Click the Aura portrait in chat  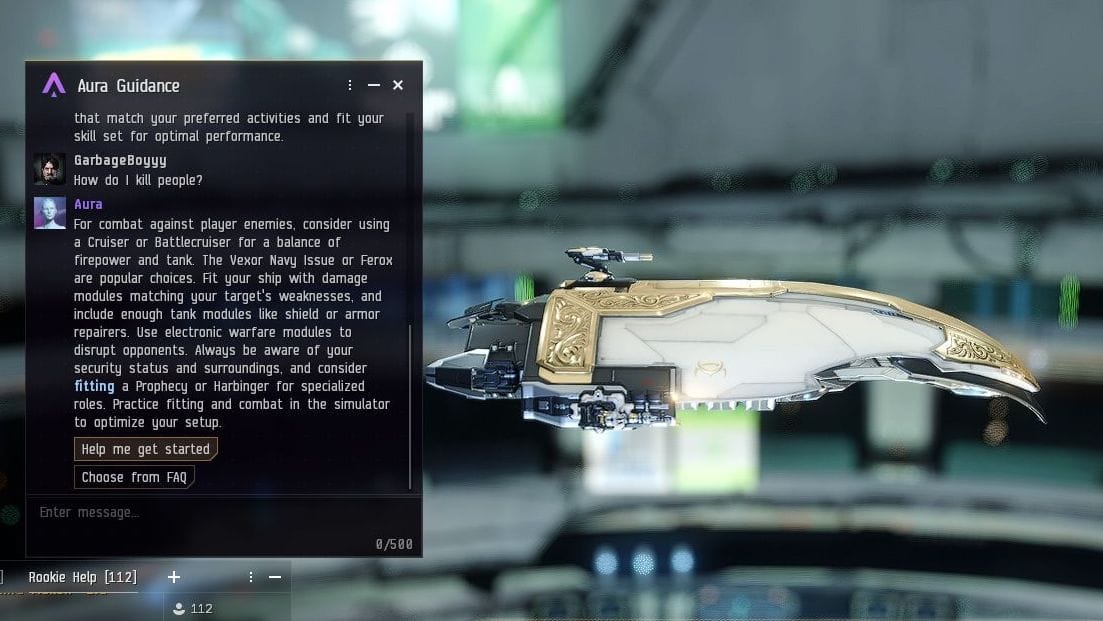pyautogui.click(x=50, y=213)
